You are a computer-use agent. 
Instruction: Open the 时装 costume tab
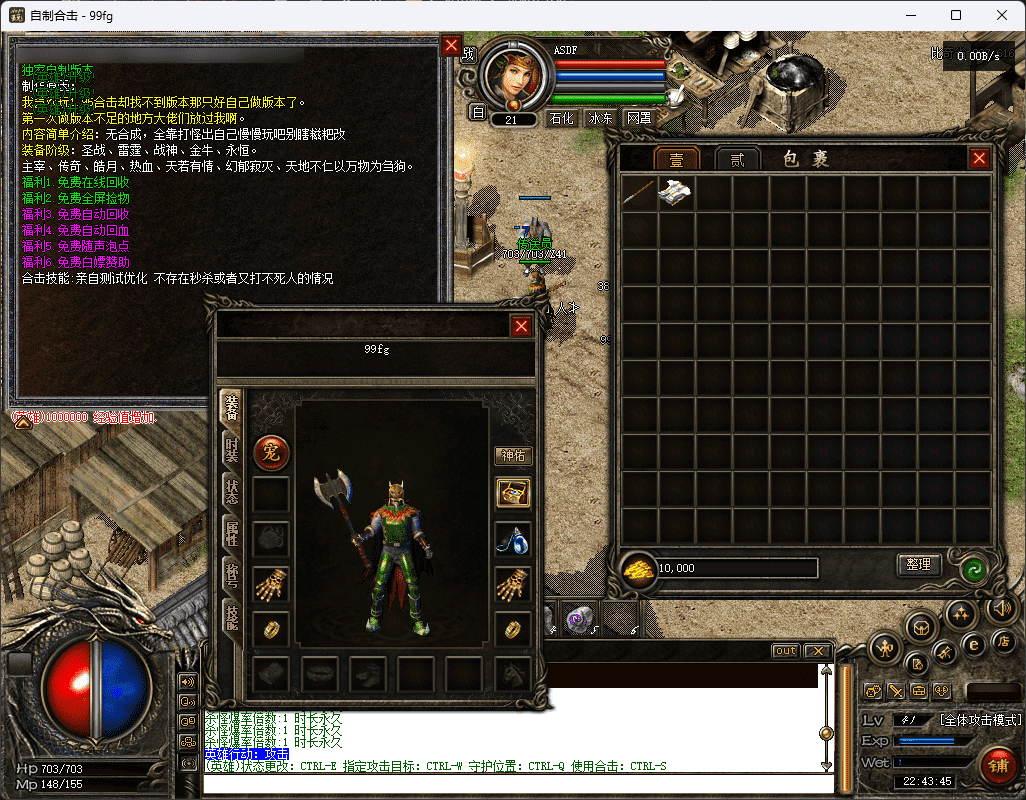(231, 449)
